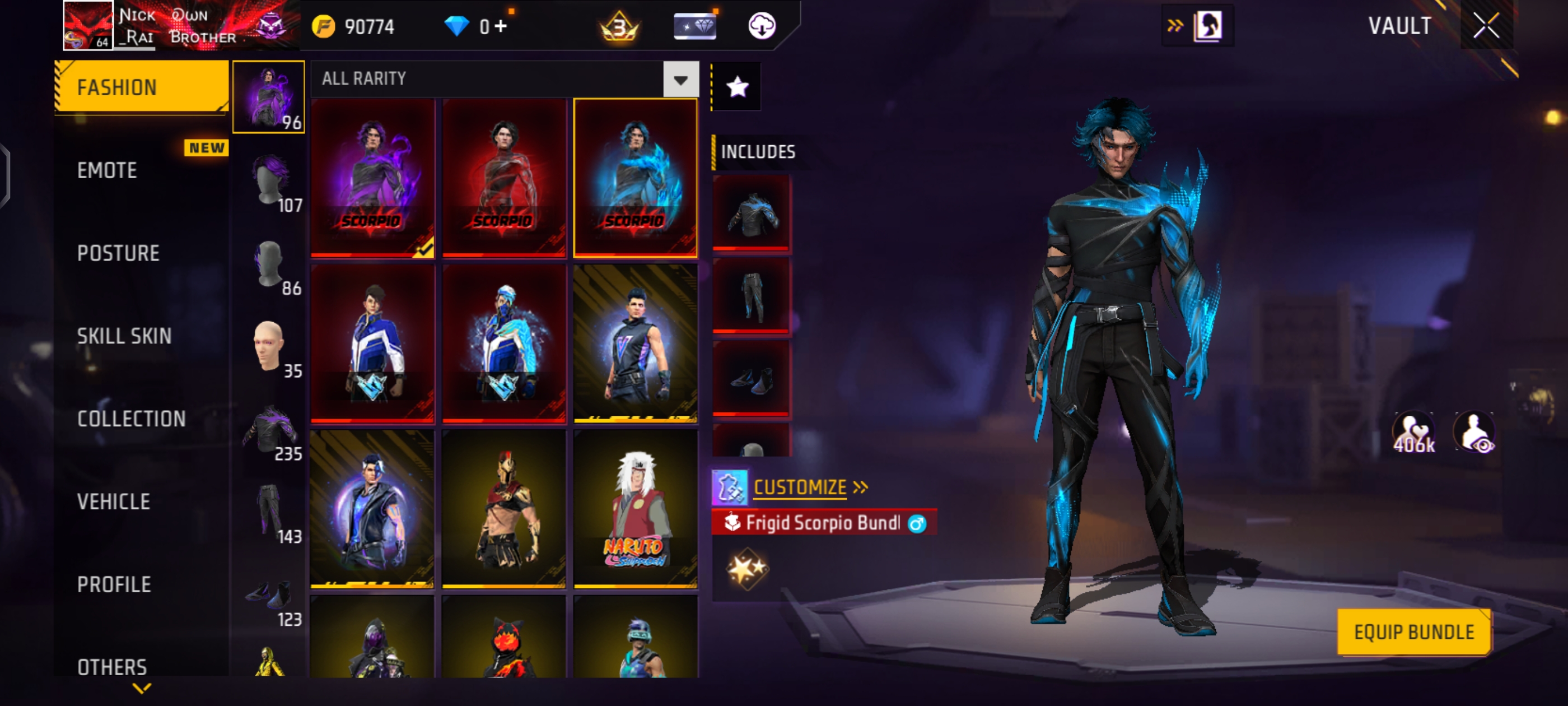Open the player profile avatar
The height and width of the screenshot is (706, 1568).
click(x=88, y=26)
